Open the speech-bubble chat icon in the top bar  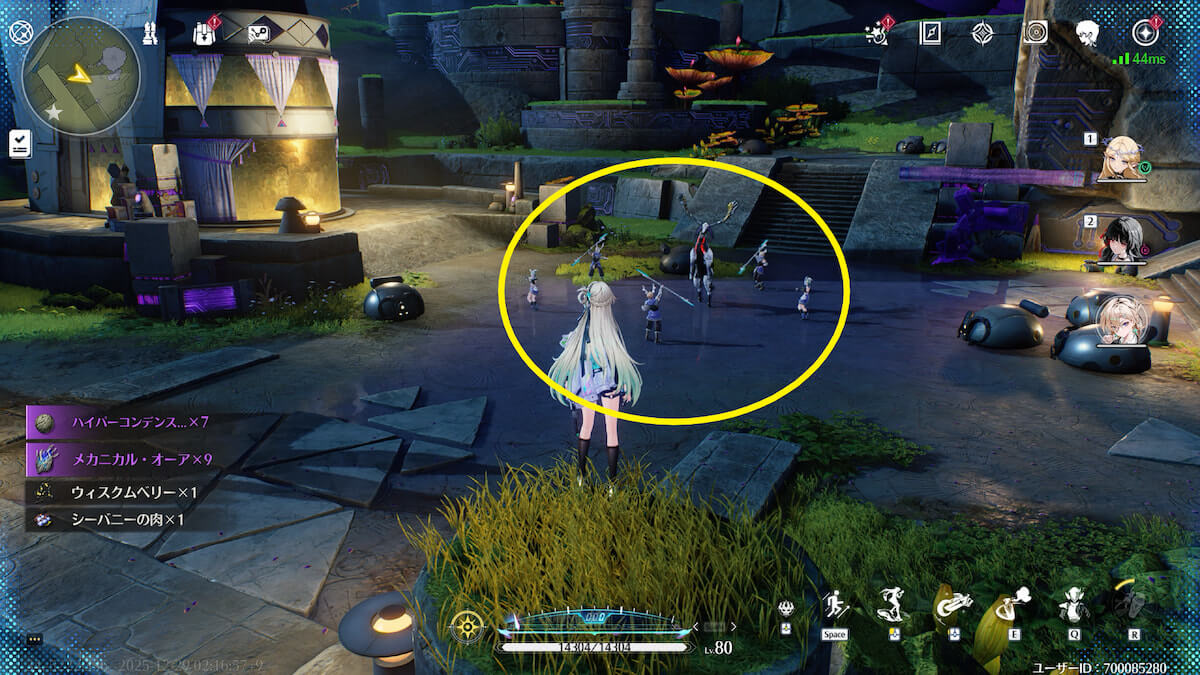coord(259,33)
